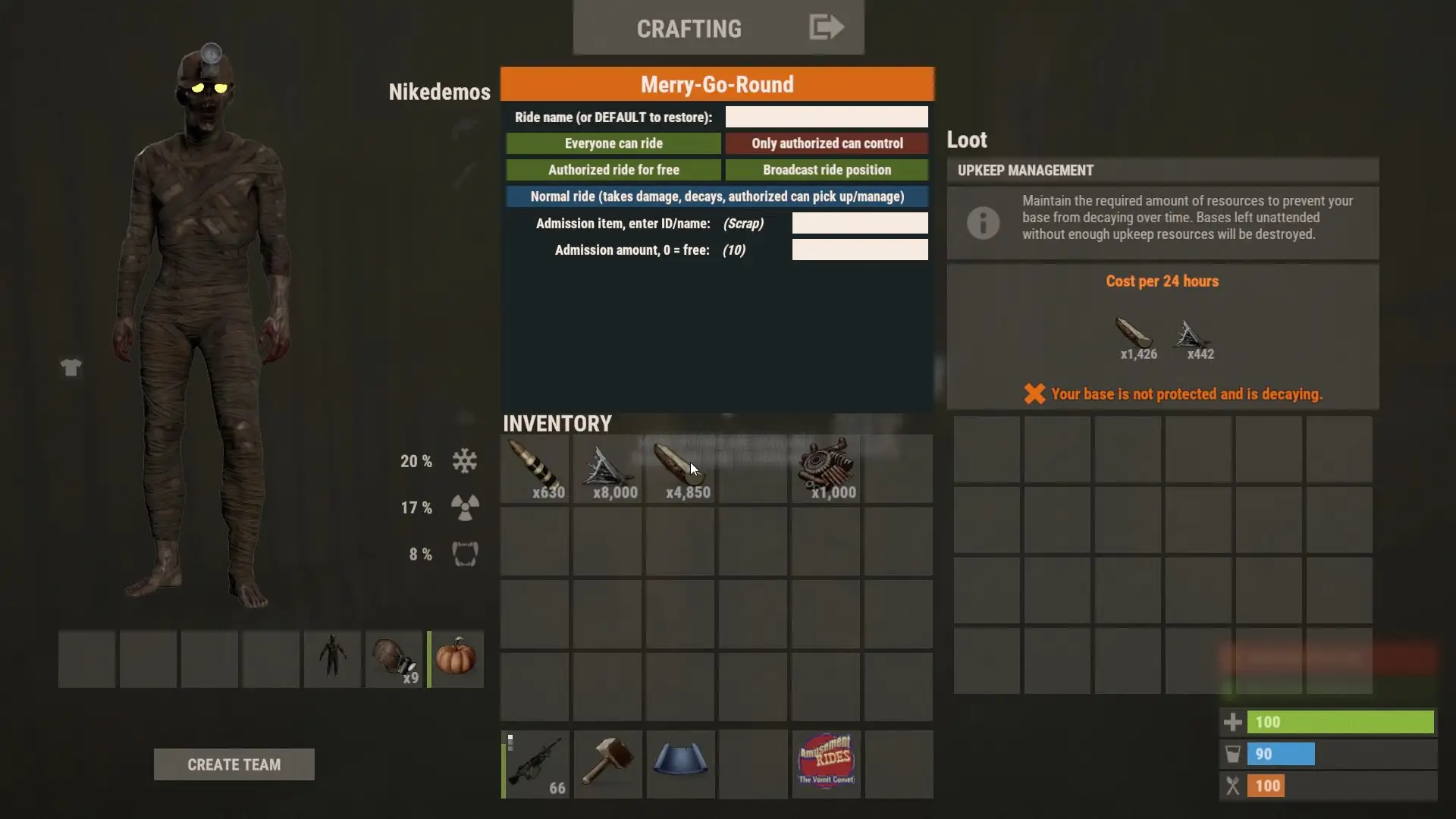1456x819 pixels.
Task: Click the ride name input field
Action: (x=826, y=117)
